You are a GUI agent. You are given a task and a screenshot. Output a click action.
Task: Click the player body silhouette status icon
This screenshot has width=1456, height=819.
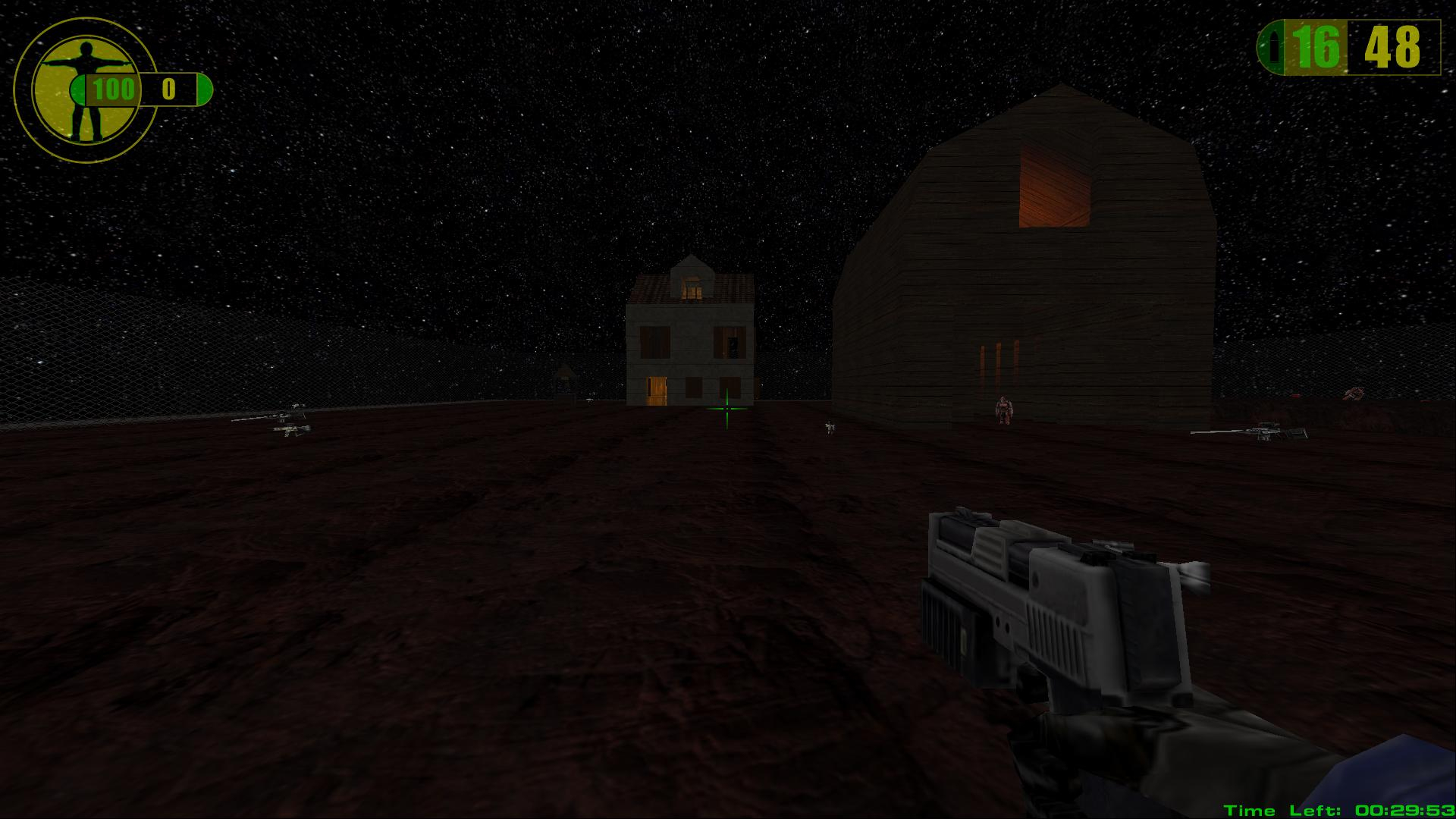click(x=83, y=89)
